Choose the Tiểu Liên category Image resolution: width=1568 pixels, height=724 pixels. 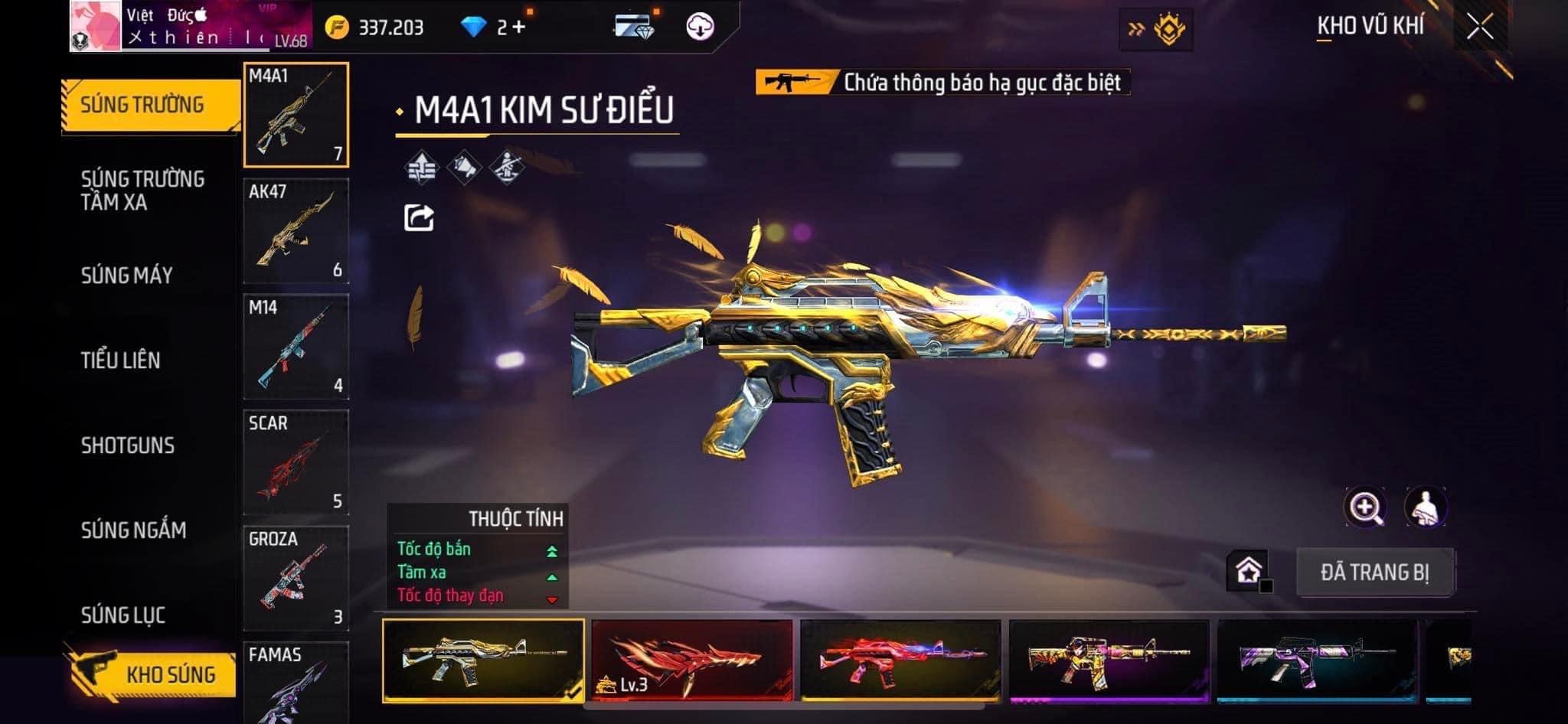click(121, 360)
